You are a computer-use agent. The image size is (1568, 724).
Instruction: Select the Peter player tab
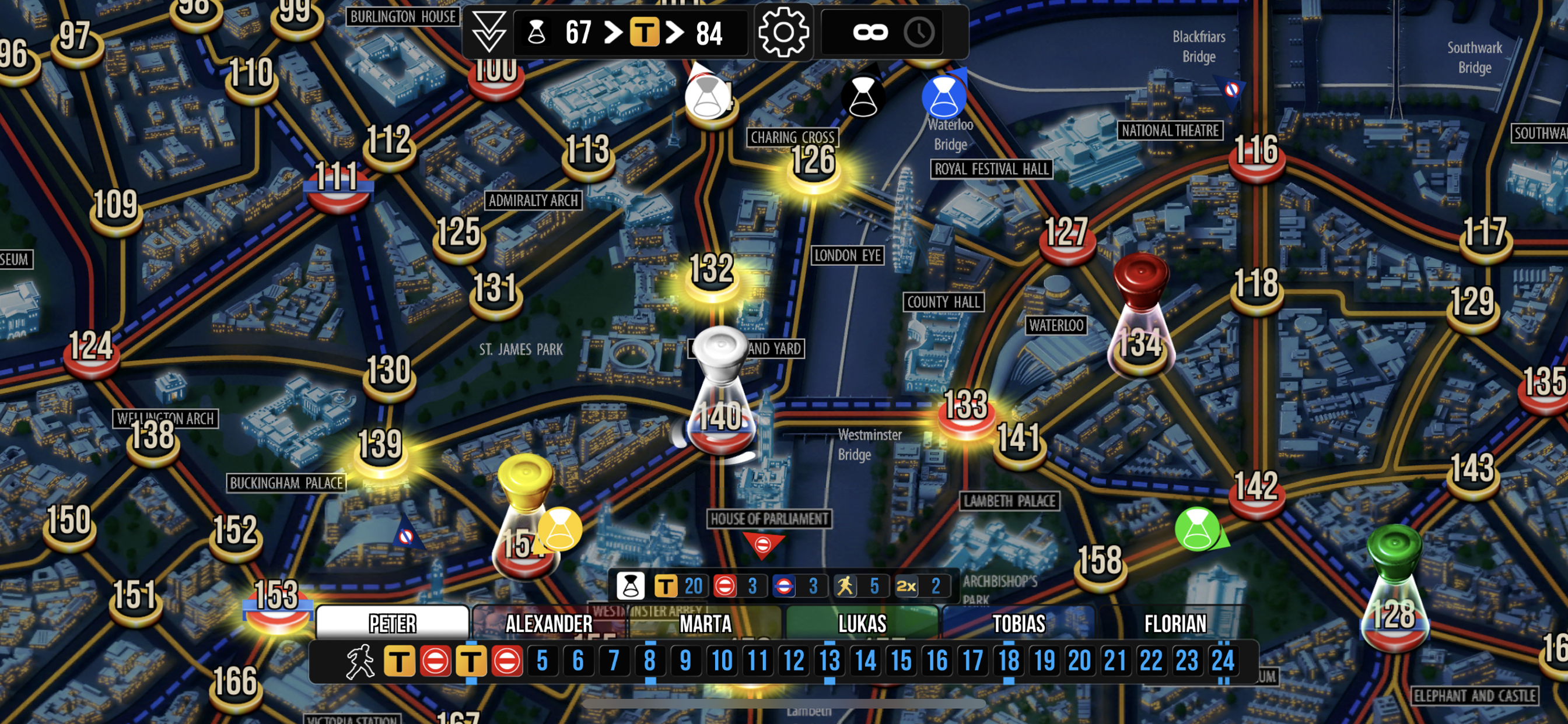pos(393,623)
